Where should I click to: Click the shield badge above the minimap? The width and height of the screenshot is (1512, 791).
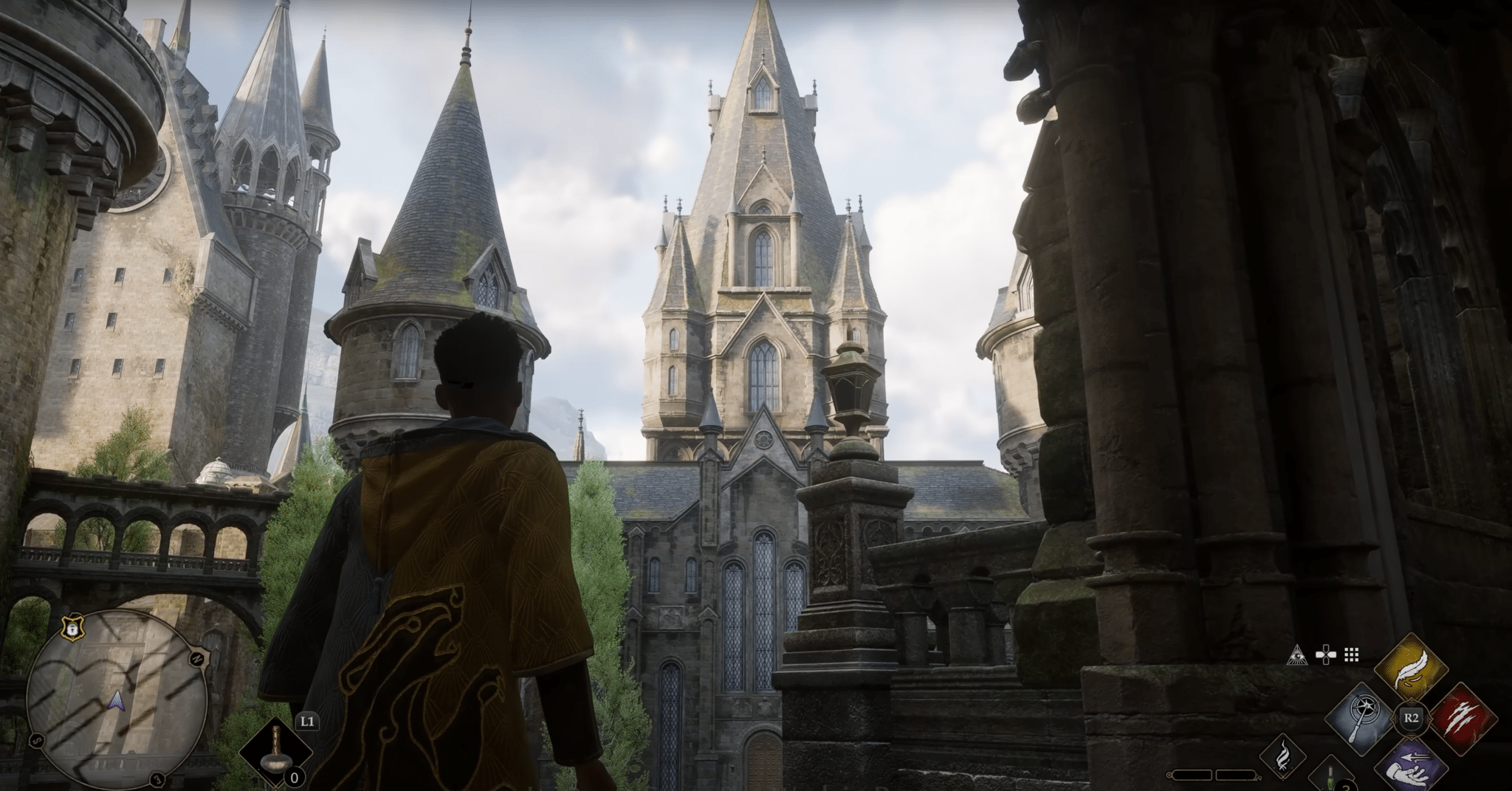[x=71, y=628]
